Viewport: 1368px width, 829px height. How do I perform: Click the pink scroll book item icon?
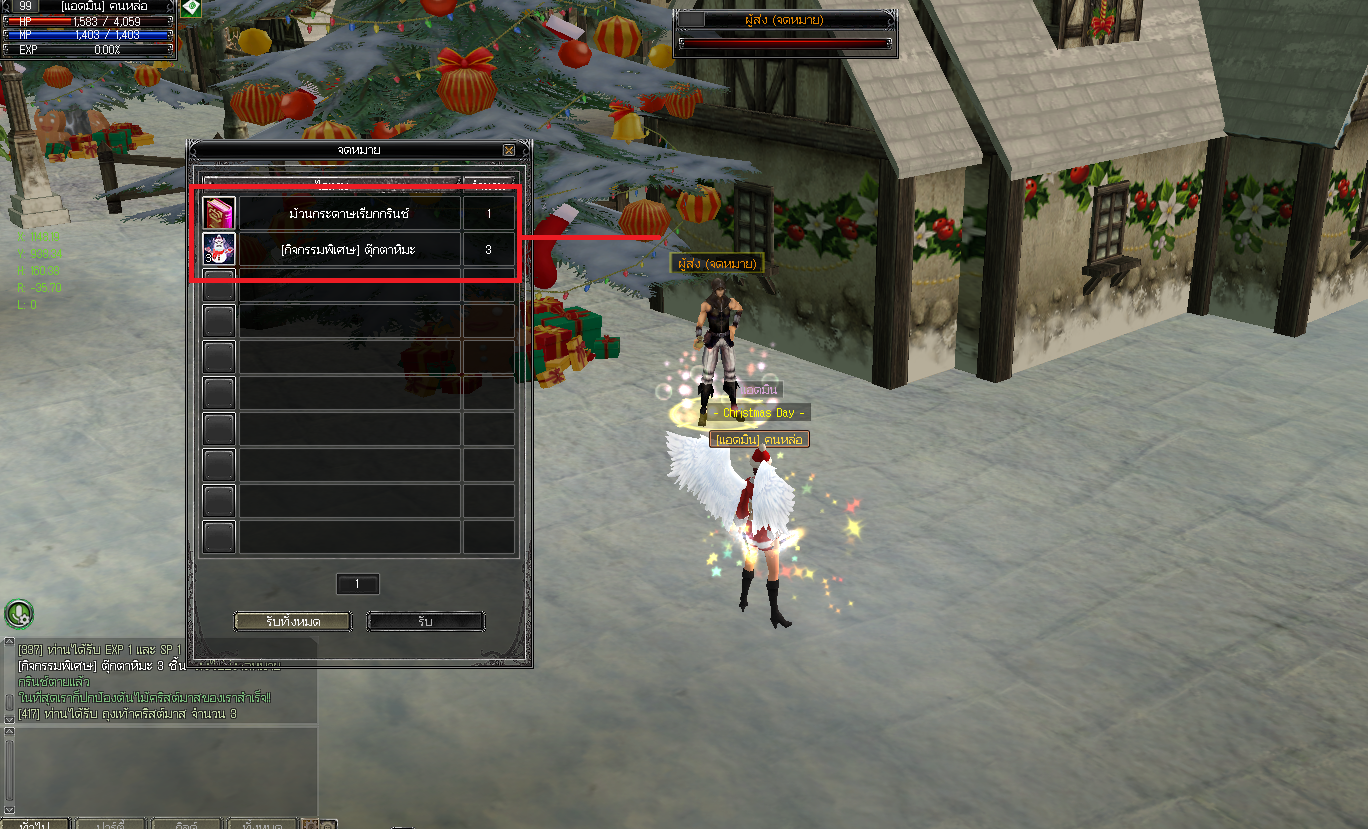(219, 214)
